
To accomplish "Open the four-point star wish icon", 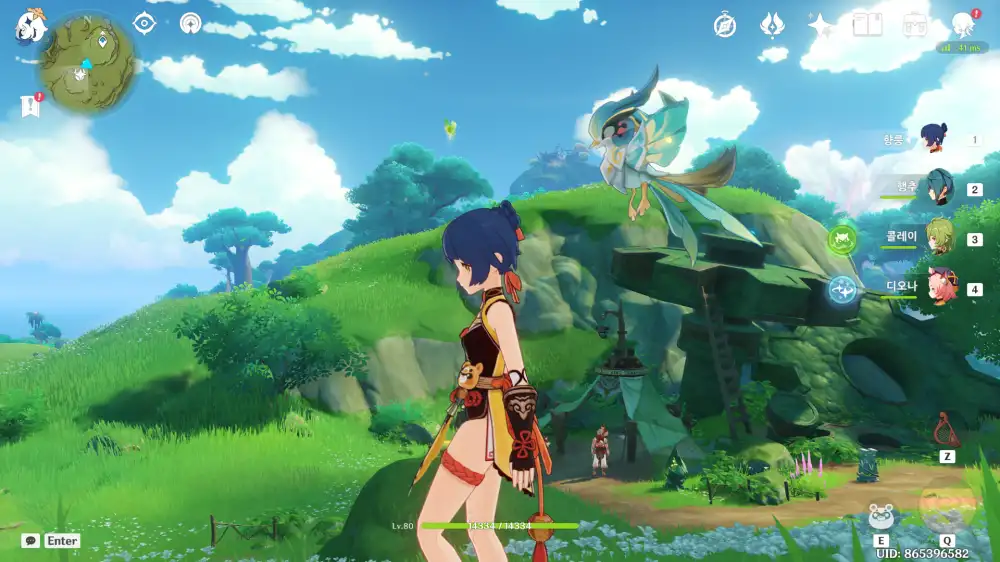I will 820,26.
